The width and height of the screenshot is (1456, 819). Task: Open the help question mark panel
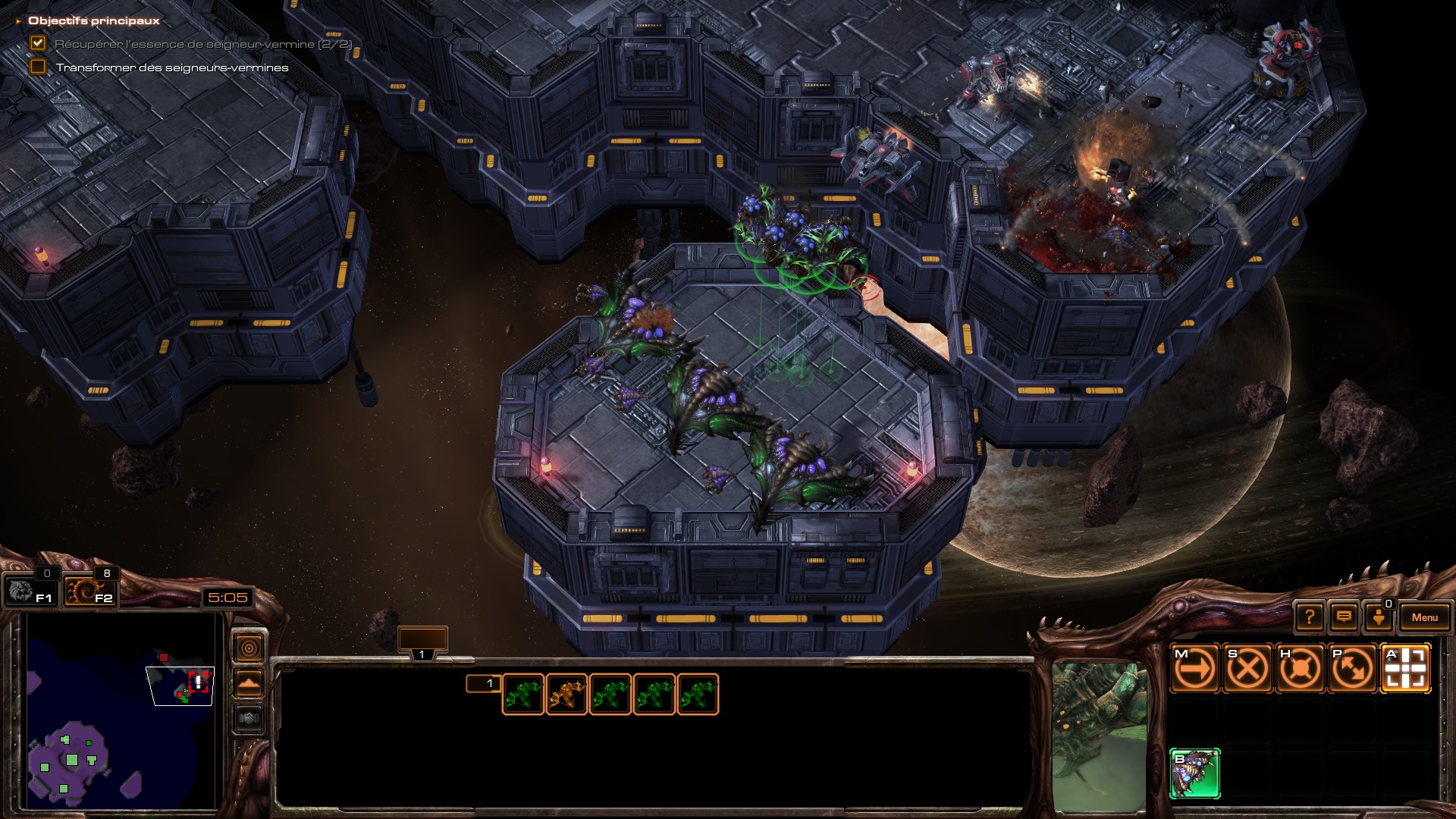[x=1310, y=617]
